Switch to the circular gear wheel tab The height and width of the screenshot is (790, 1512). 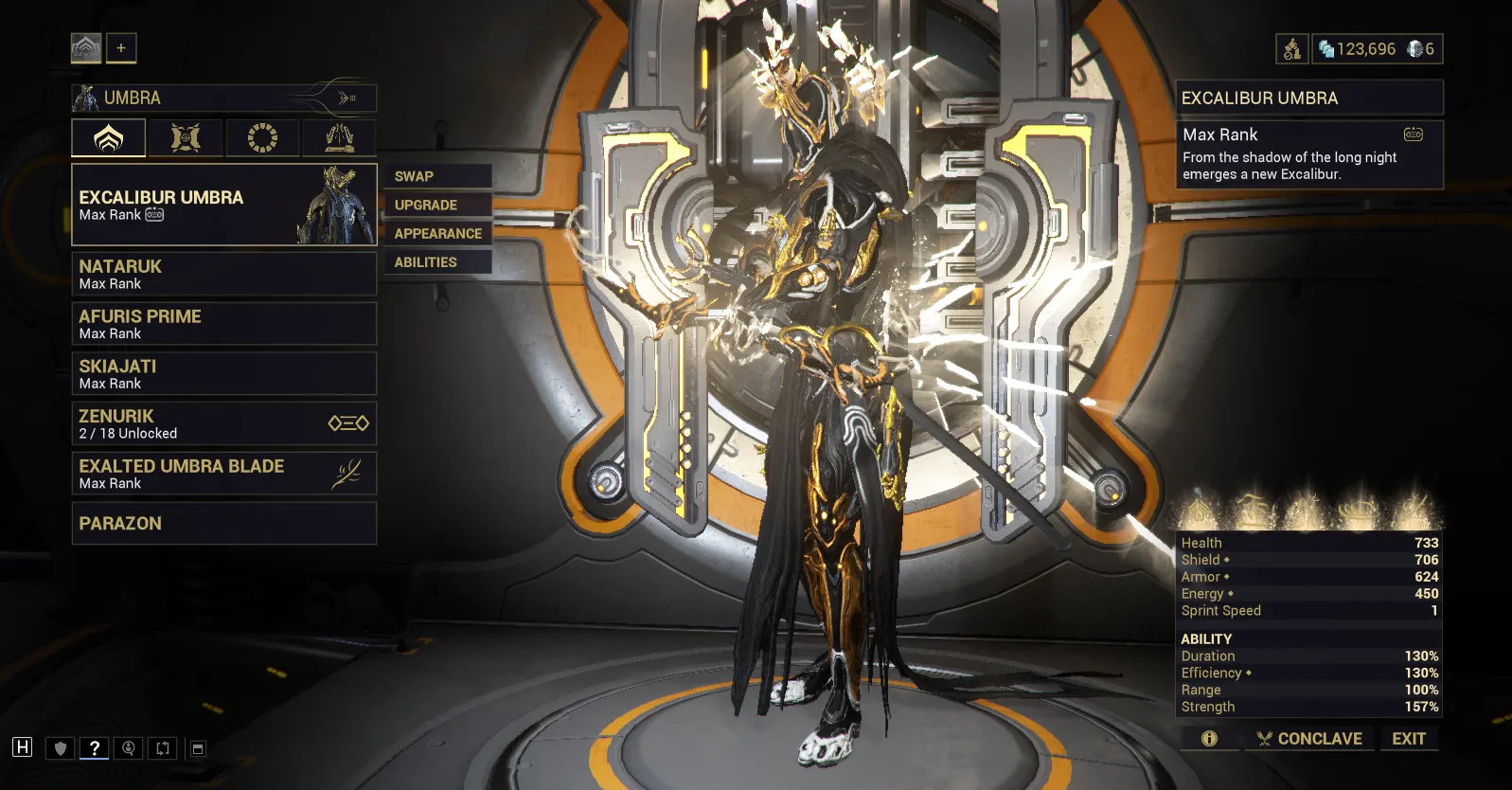click(x=262, y=138)
